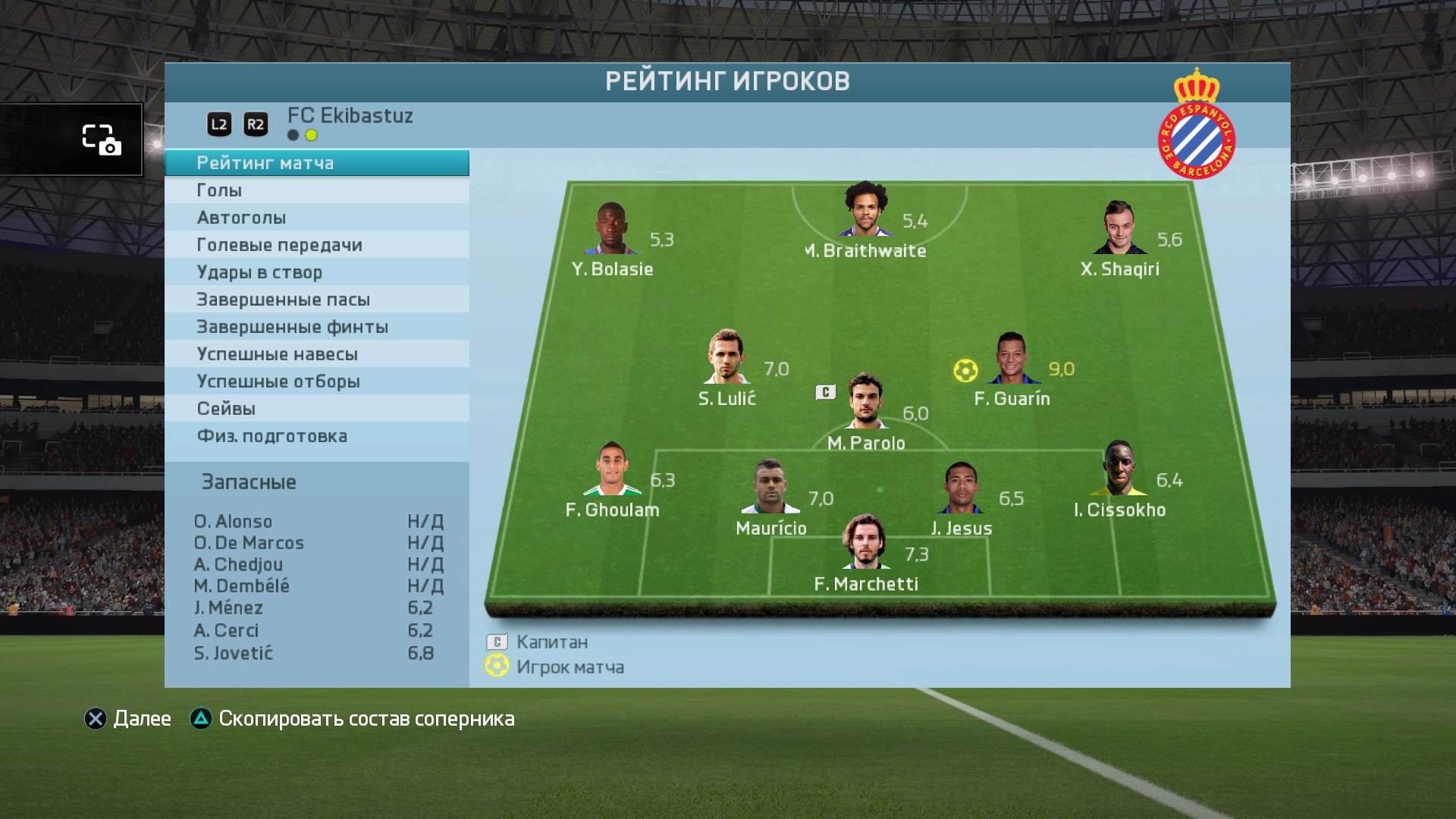The width and height of the screenshot is (1456, 819).
Task: Click the screenshot capture overlay icon
Action: coord(101,140)
